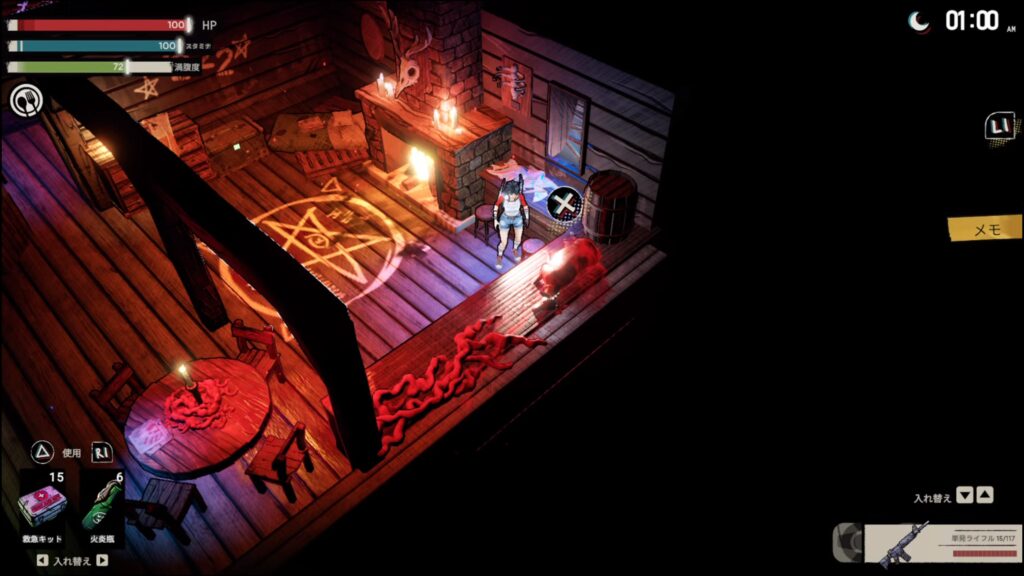
Task: Click the weapon swap up arrow
Action: point(985,495)
